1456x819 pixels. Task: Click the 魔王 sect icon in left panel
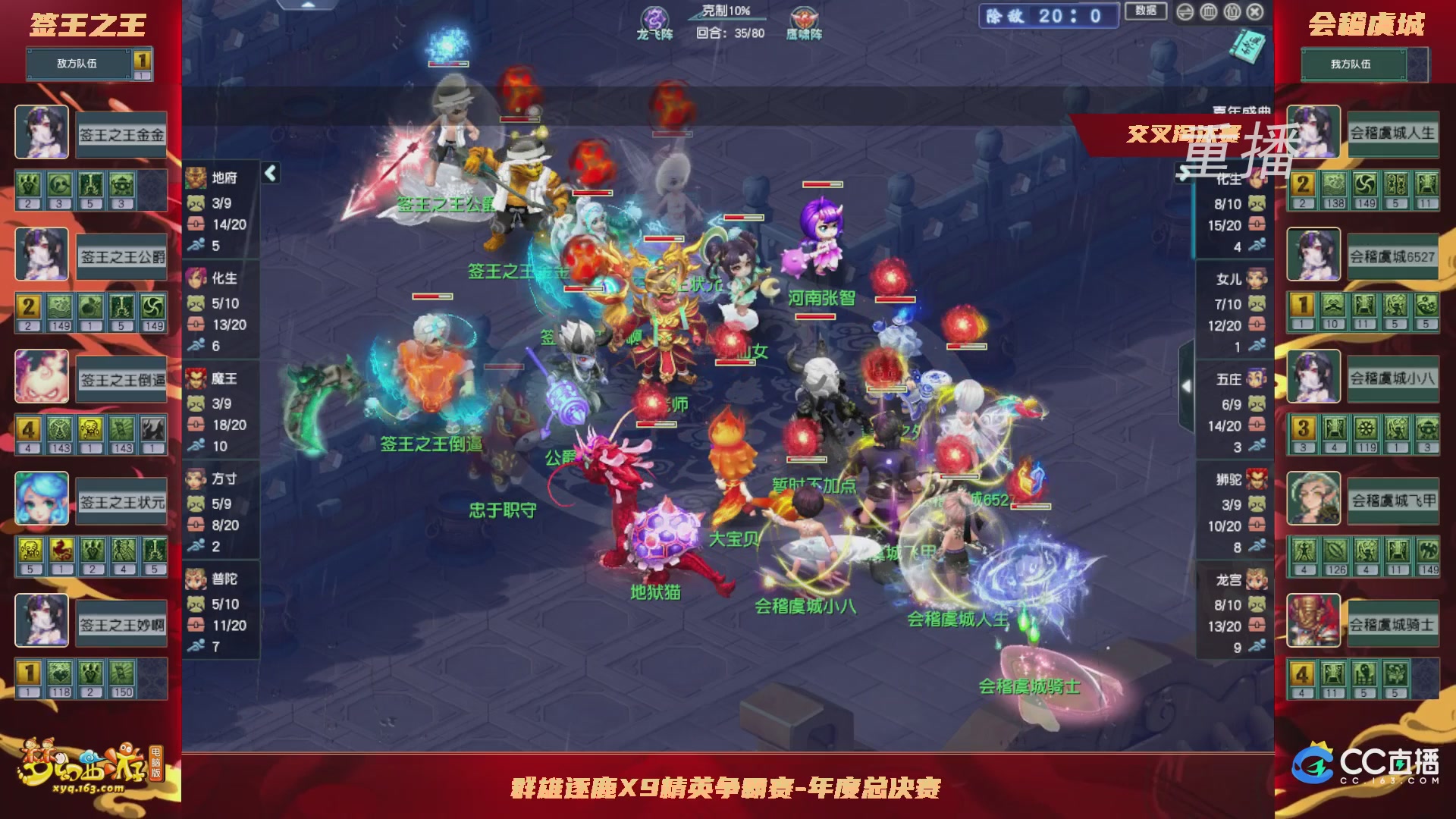pos(196,378)
